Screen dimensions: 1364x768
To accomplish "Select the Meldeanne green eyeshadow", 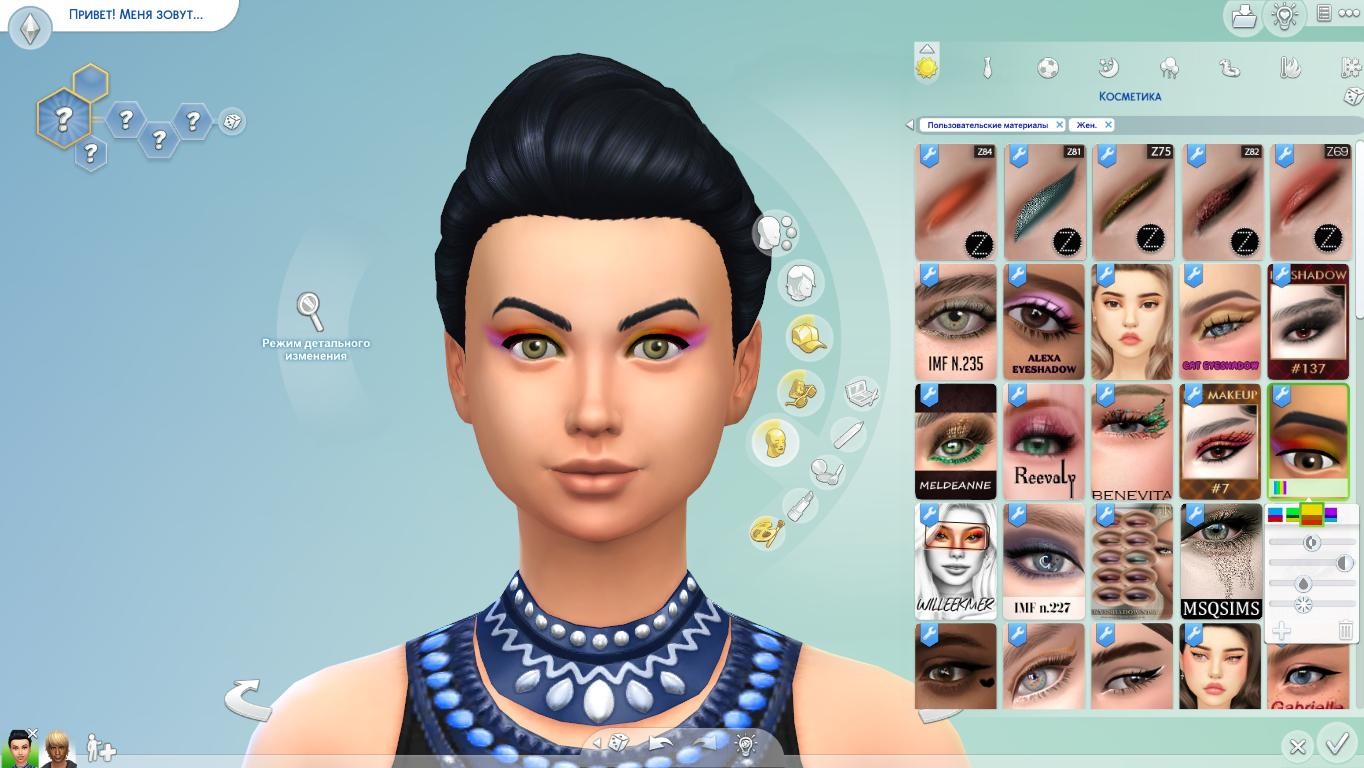I will coord(955,441).
